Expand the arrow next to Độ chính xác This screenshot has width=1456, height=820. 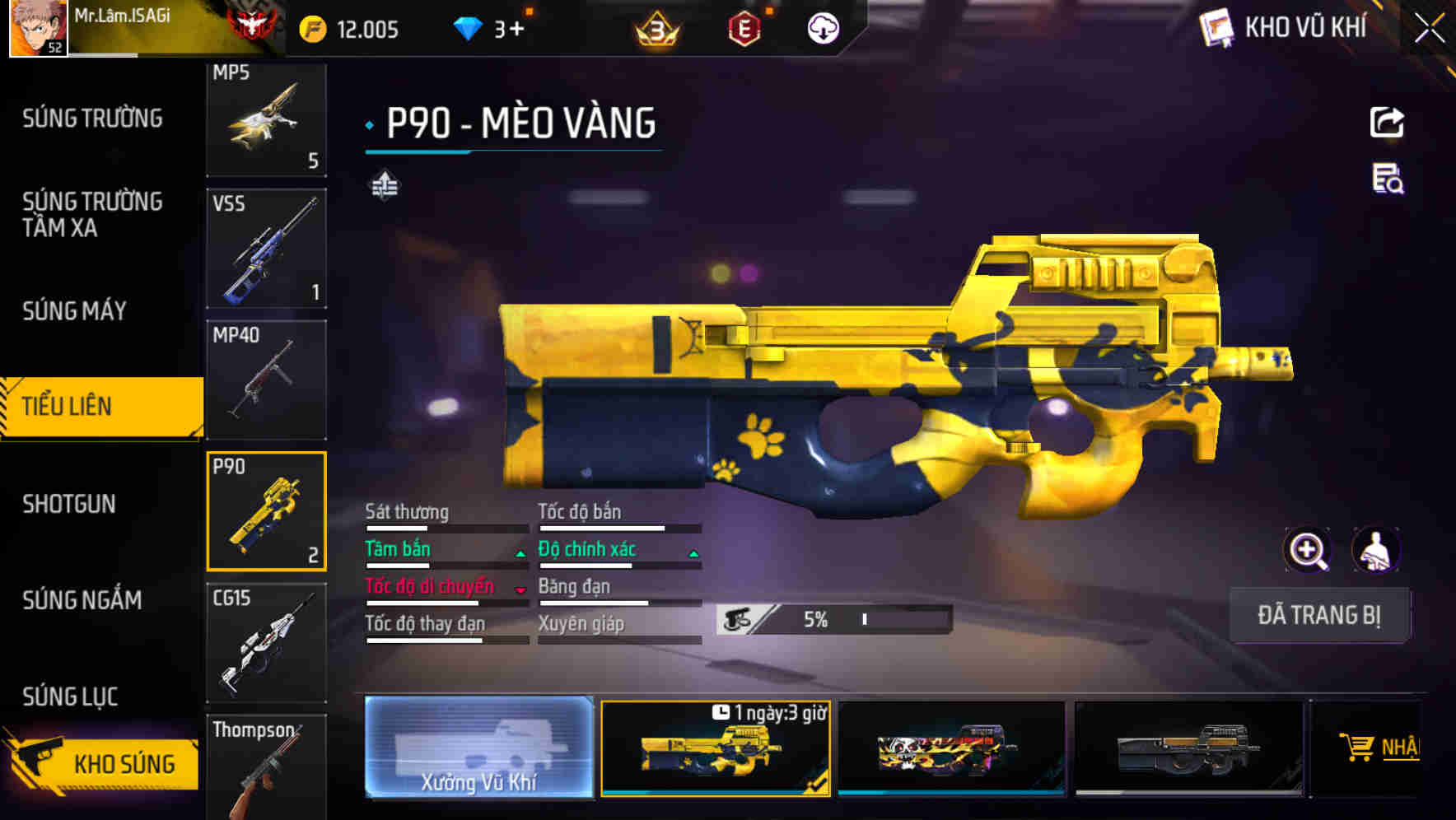coord(693,553)
